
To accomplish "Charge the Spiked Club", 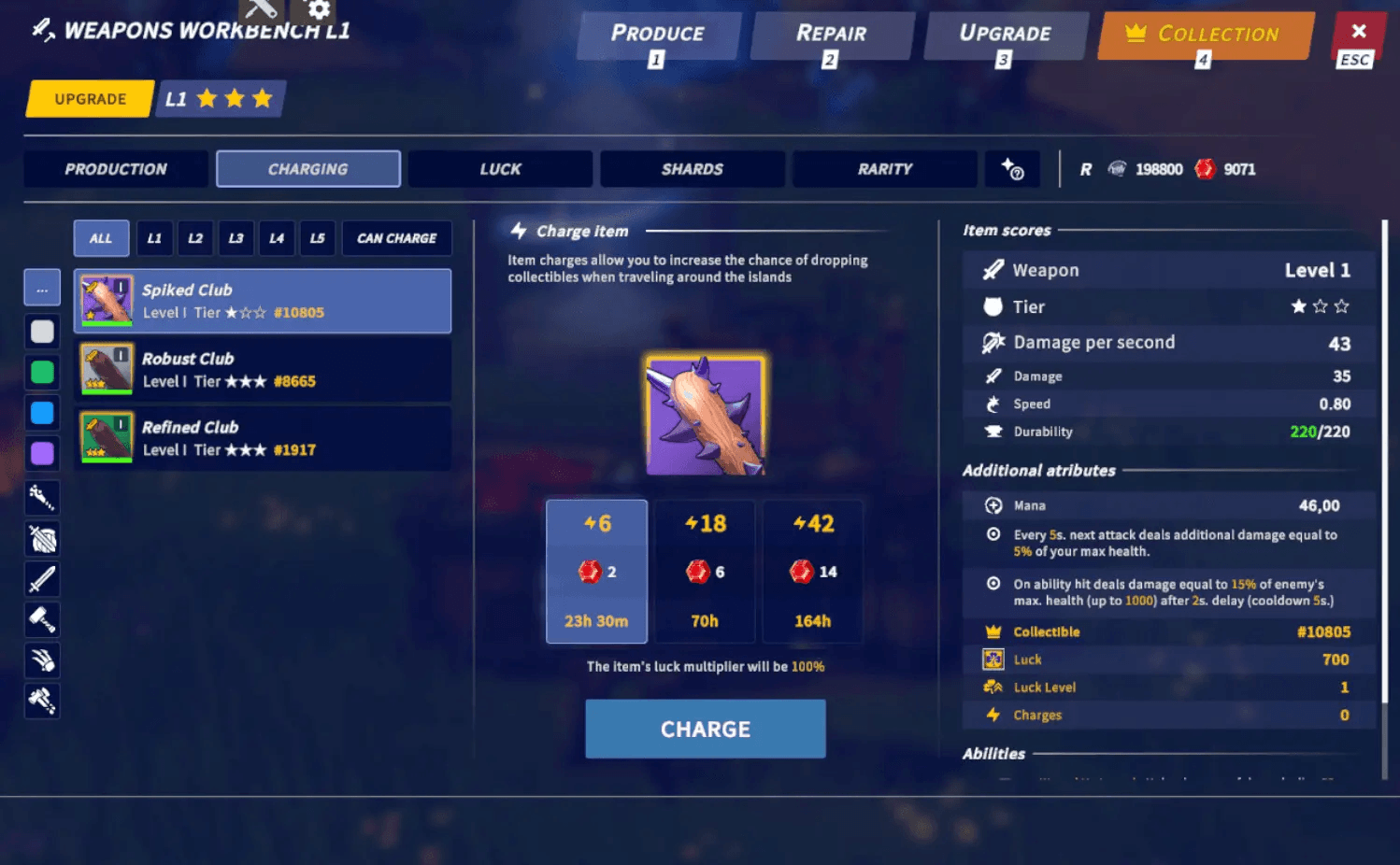I will (705, 729).
